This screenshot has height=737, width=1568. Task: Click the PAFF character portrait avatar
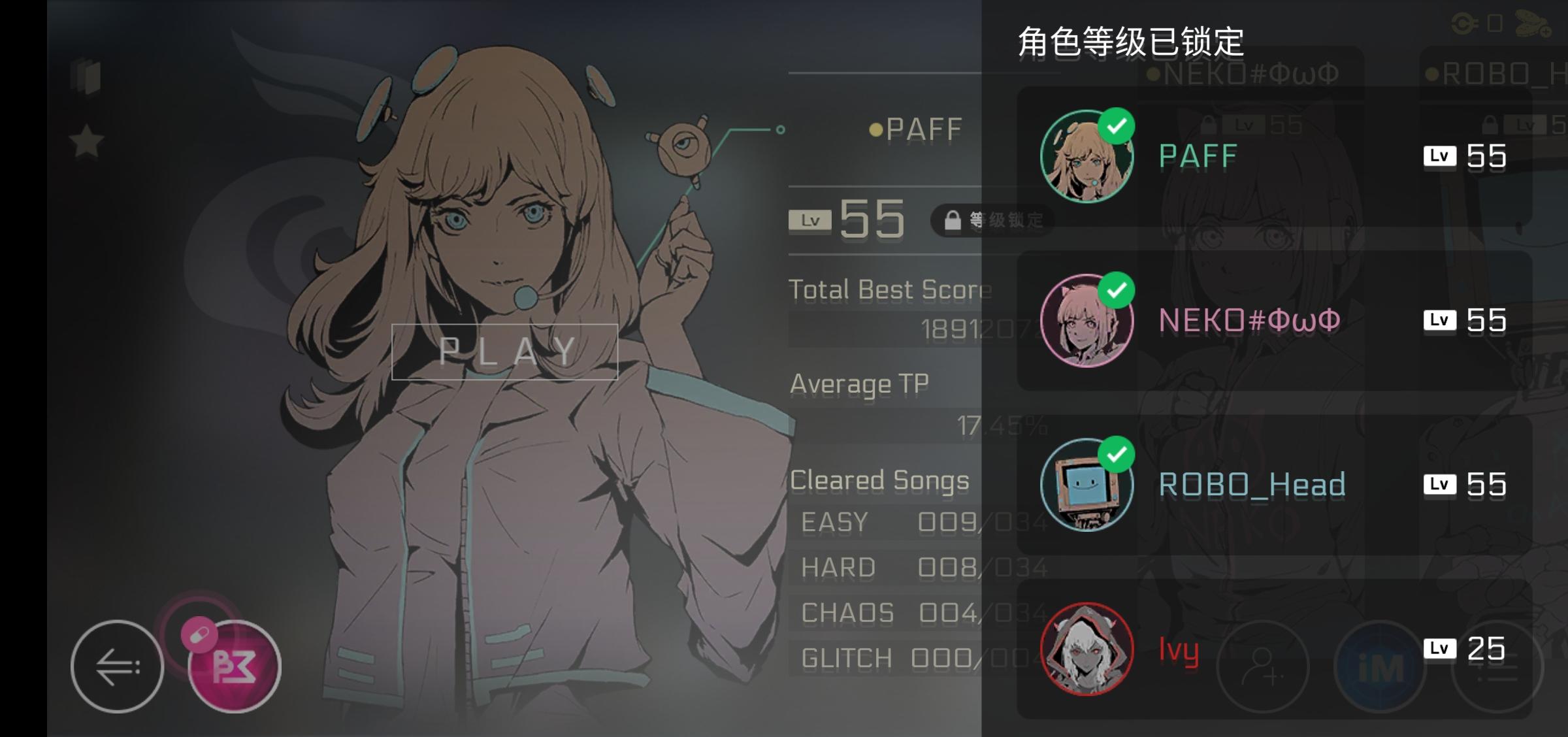click(1087, 156)
